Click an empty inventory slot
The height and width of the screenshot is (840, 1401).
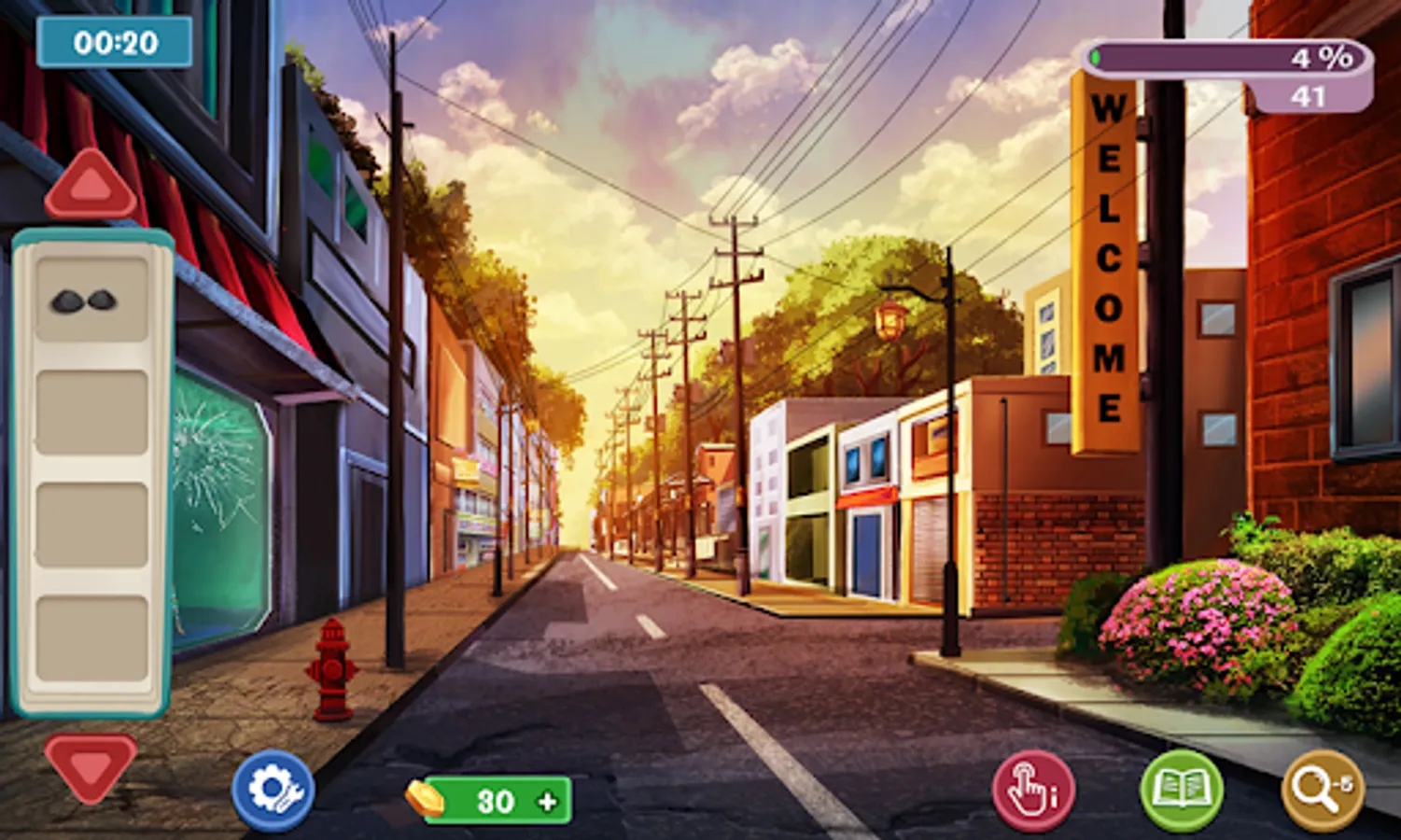coord(89,411)
